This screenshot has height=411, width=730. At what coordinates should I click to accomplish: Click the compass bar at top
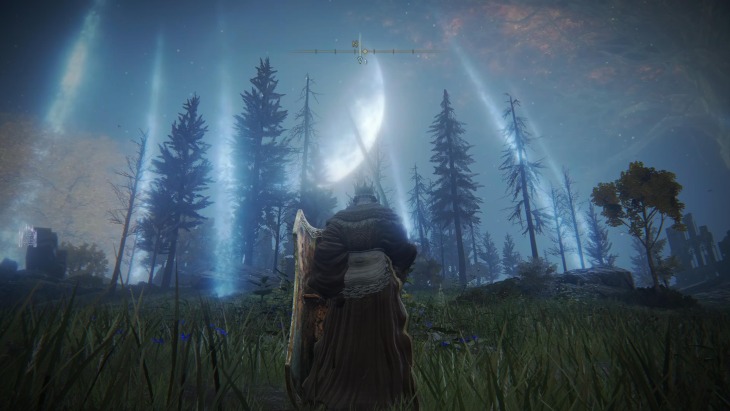[x=362, y=50]
